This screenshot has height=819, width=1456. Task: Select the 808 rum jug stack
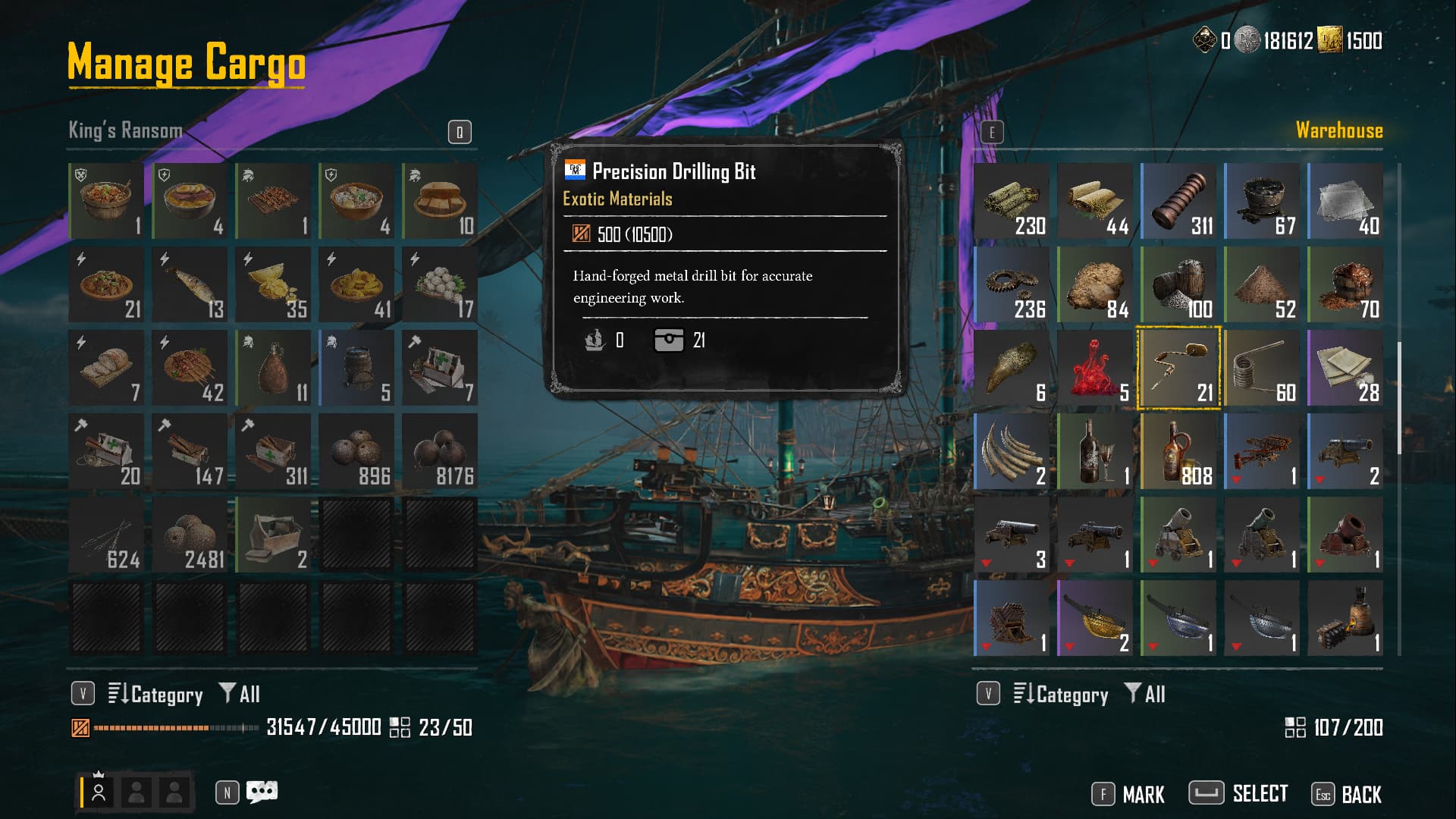(1178, 452)
